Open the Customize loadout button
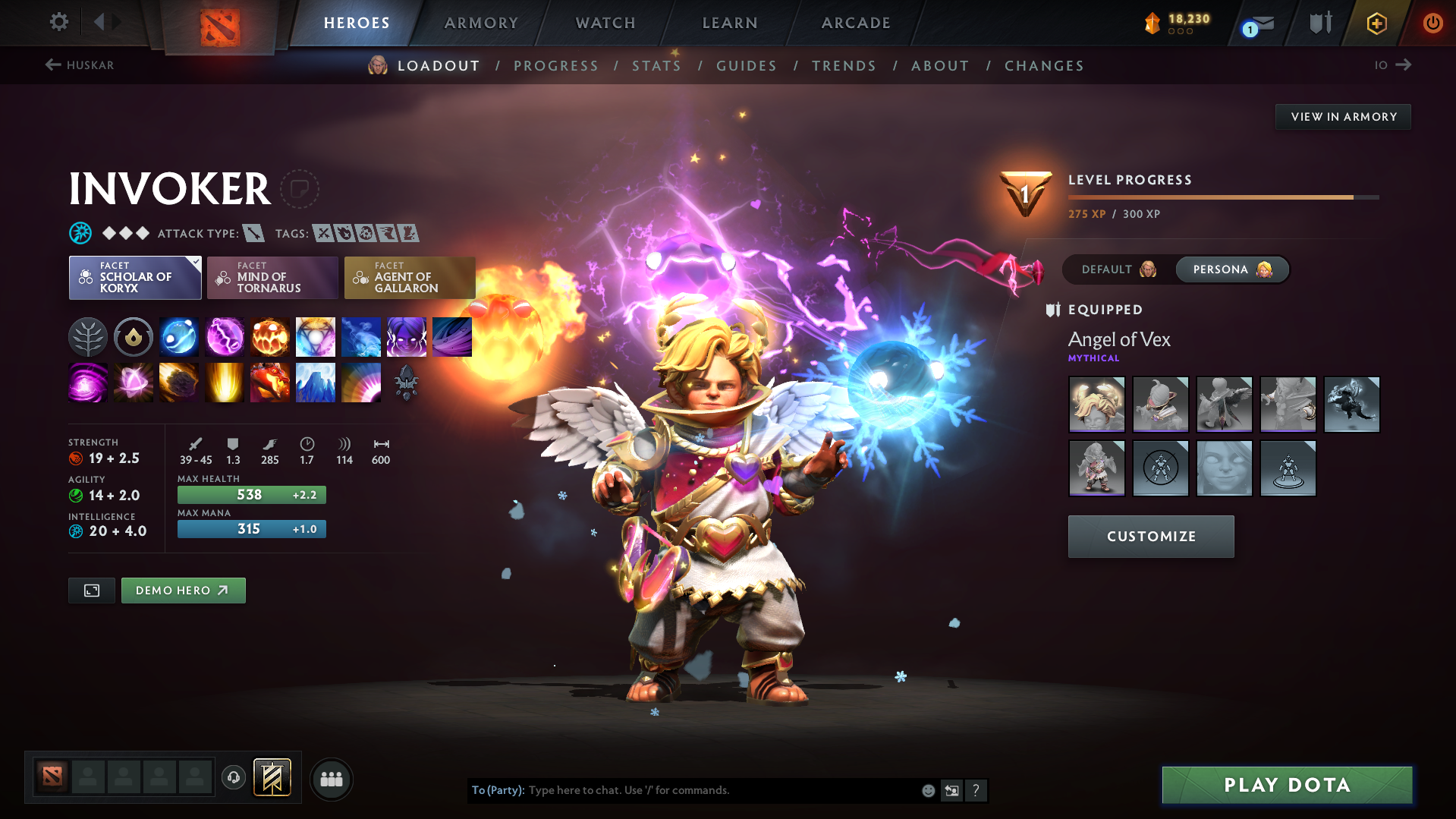Viewport: 1456px width, 819px height. coord(1151,537)
